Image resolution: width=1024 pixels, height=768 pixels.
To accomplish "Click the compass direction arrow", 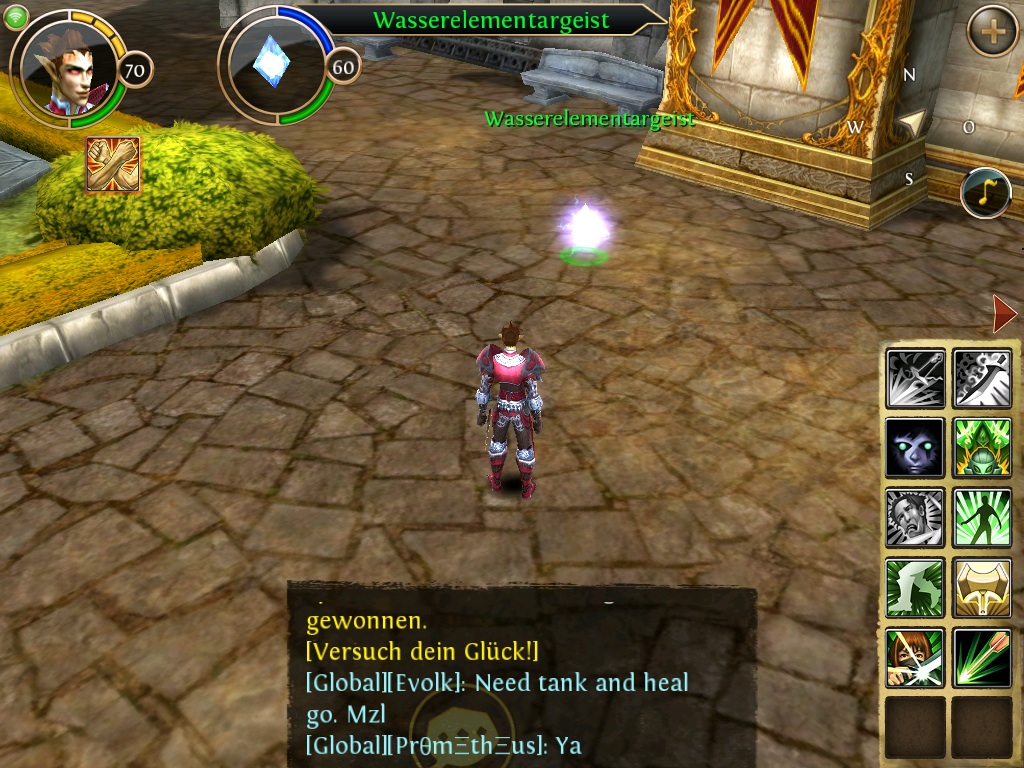I will point(910,123).
